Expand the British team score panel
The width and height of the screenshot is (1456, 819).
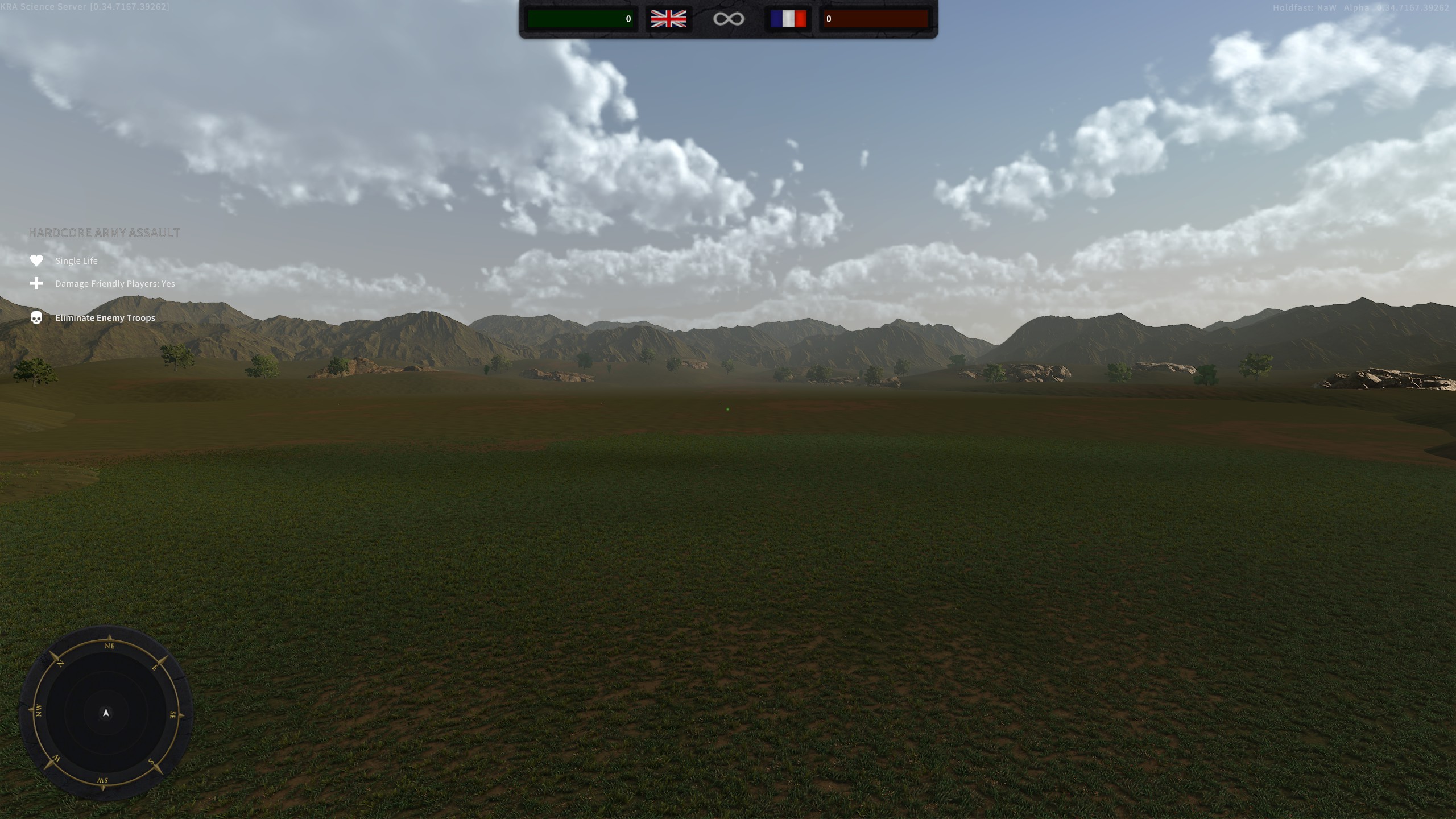pos(580,19)
